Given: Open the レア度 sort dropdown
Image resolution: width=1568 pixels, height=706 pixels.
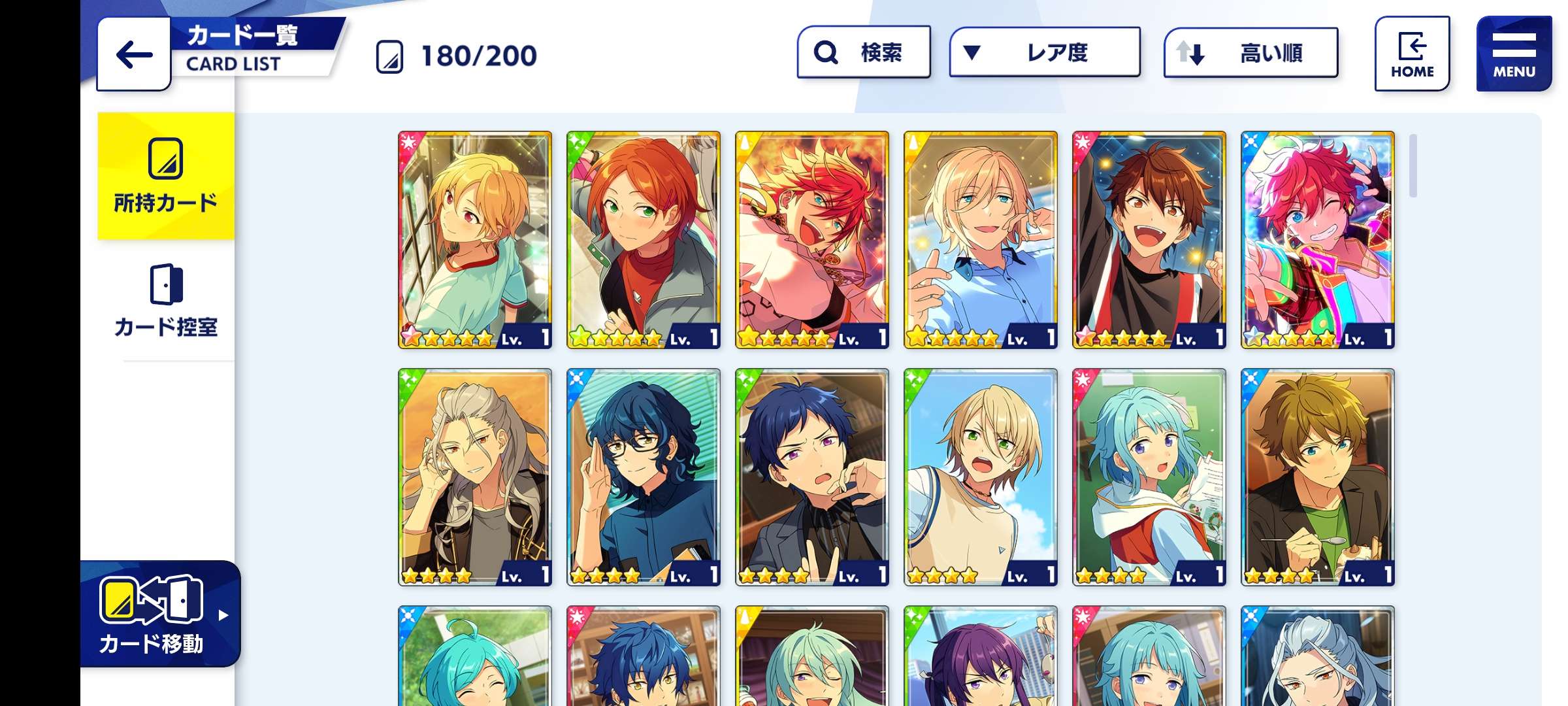Looking at the screenshot, I should 1045,52.
